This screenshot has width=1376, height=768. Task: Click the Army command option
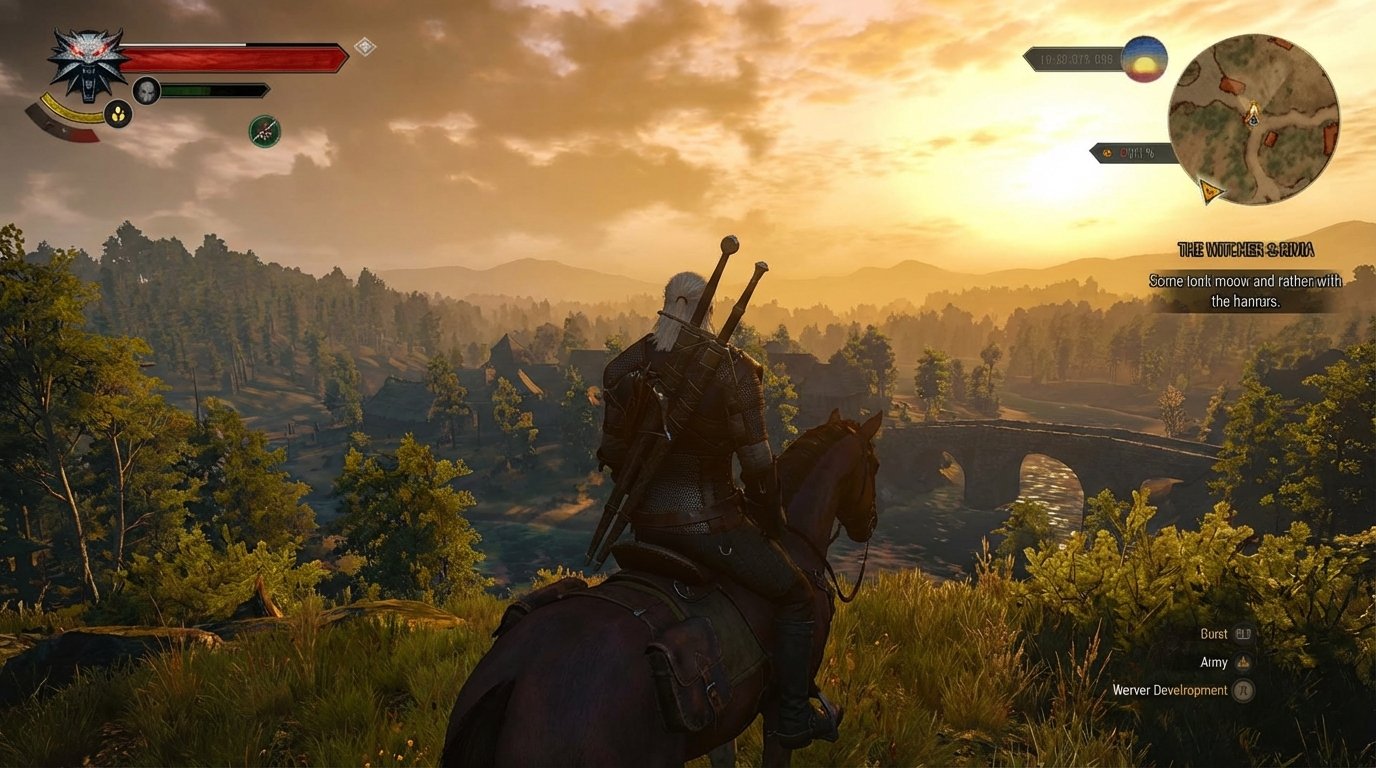tap(1213, 662)
